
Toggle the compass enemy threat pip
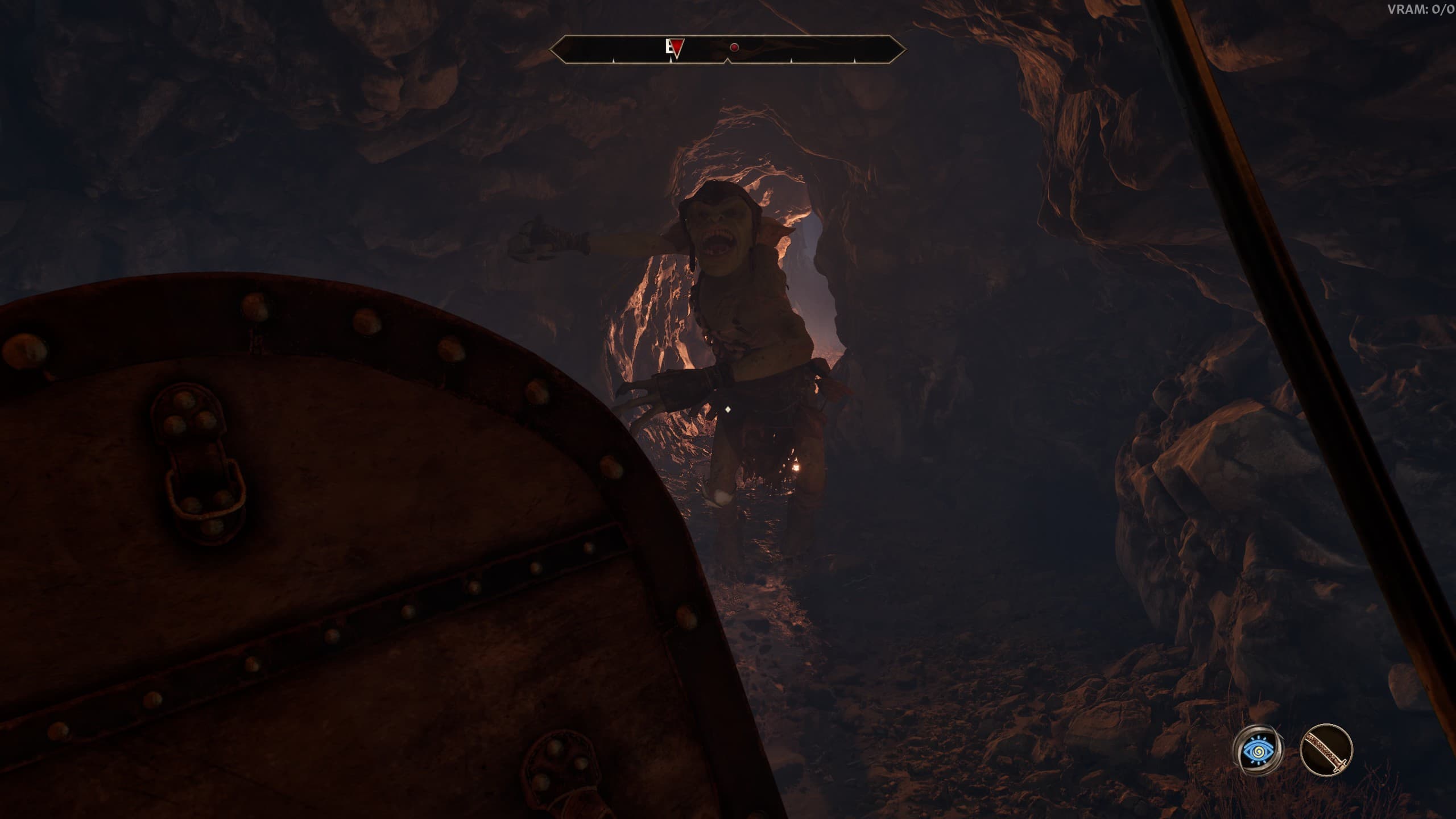734,47
